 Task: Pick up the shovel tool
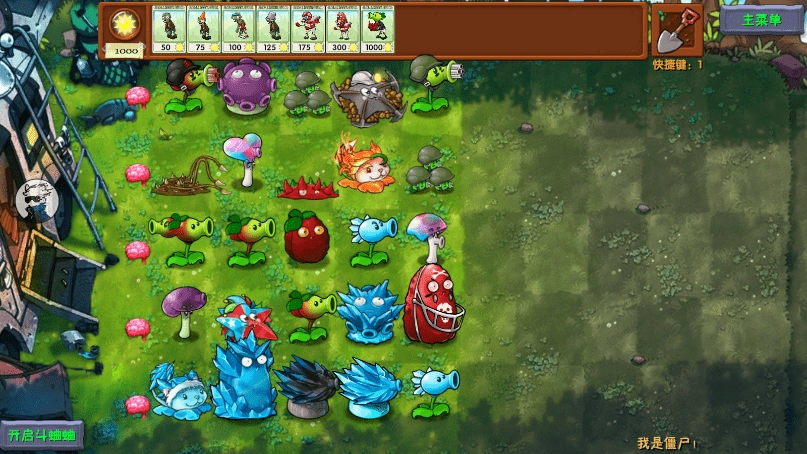[x=677, y=30]
